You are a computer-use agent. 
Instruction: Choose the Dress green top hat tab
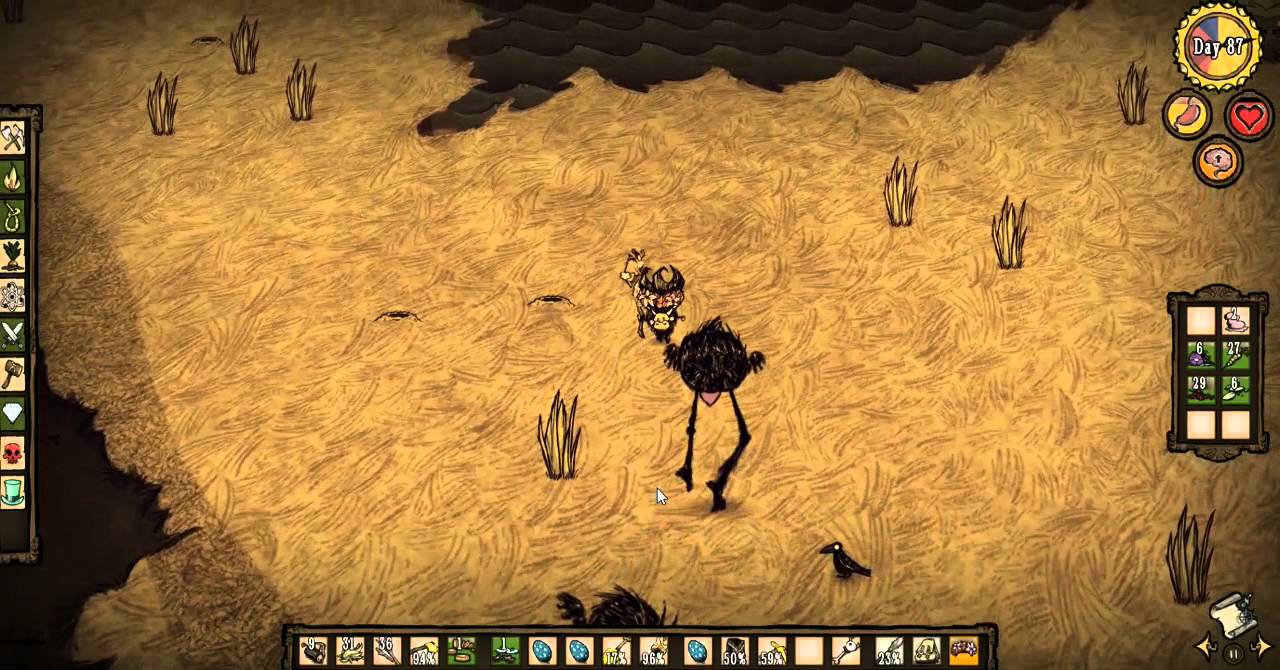click(12, 492)
